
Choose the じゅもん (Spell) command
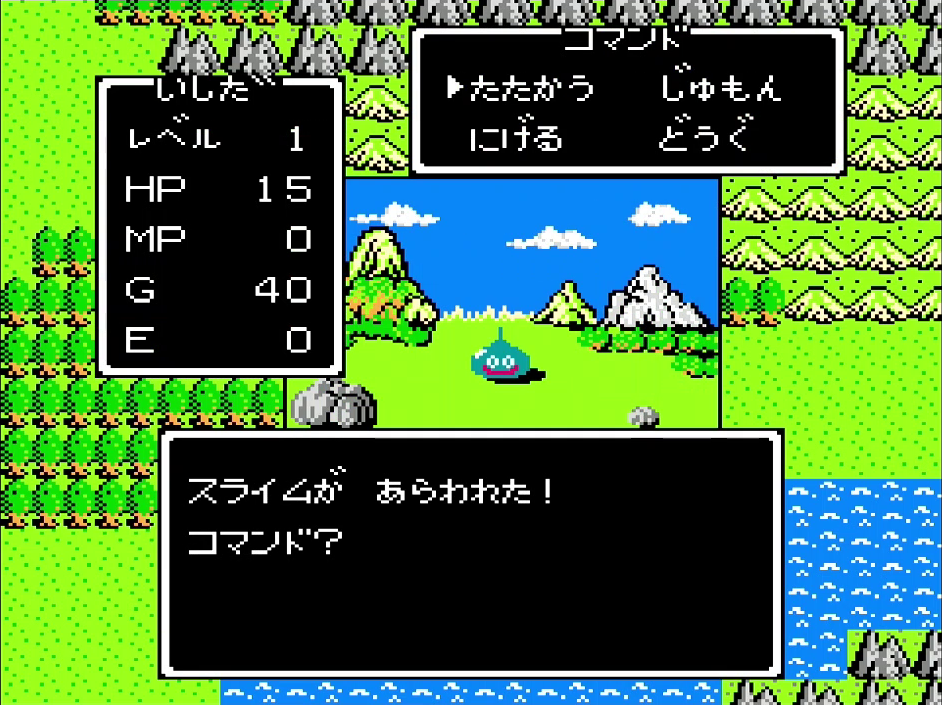[720, 88]
